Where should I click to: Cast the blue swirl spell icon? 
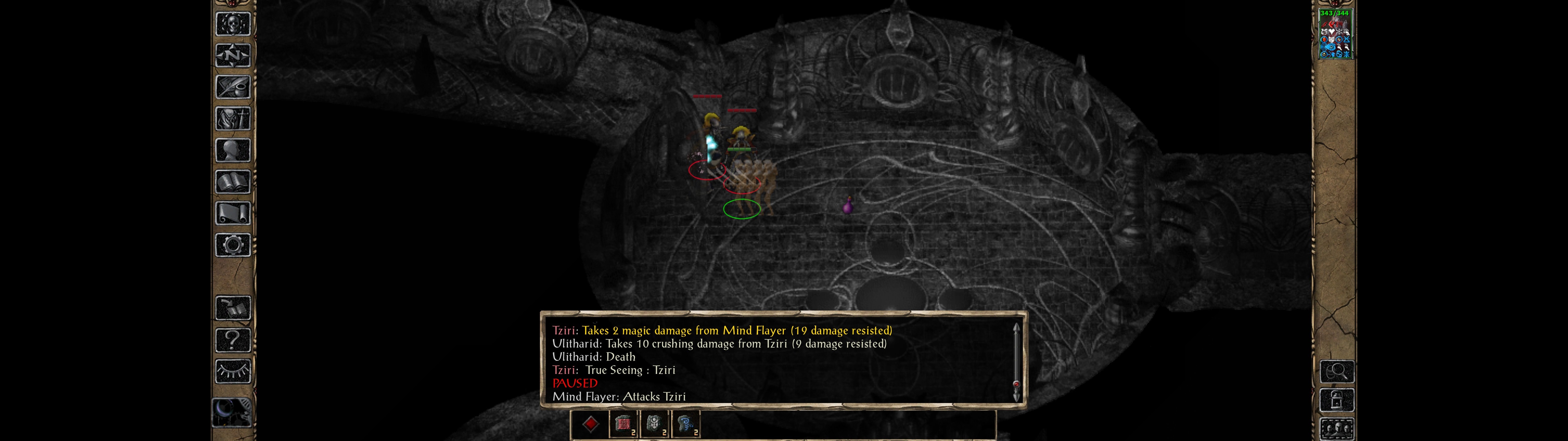tap(686, 424)
